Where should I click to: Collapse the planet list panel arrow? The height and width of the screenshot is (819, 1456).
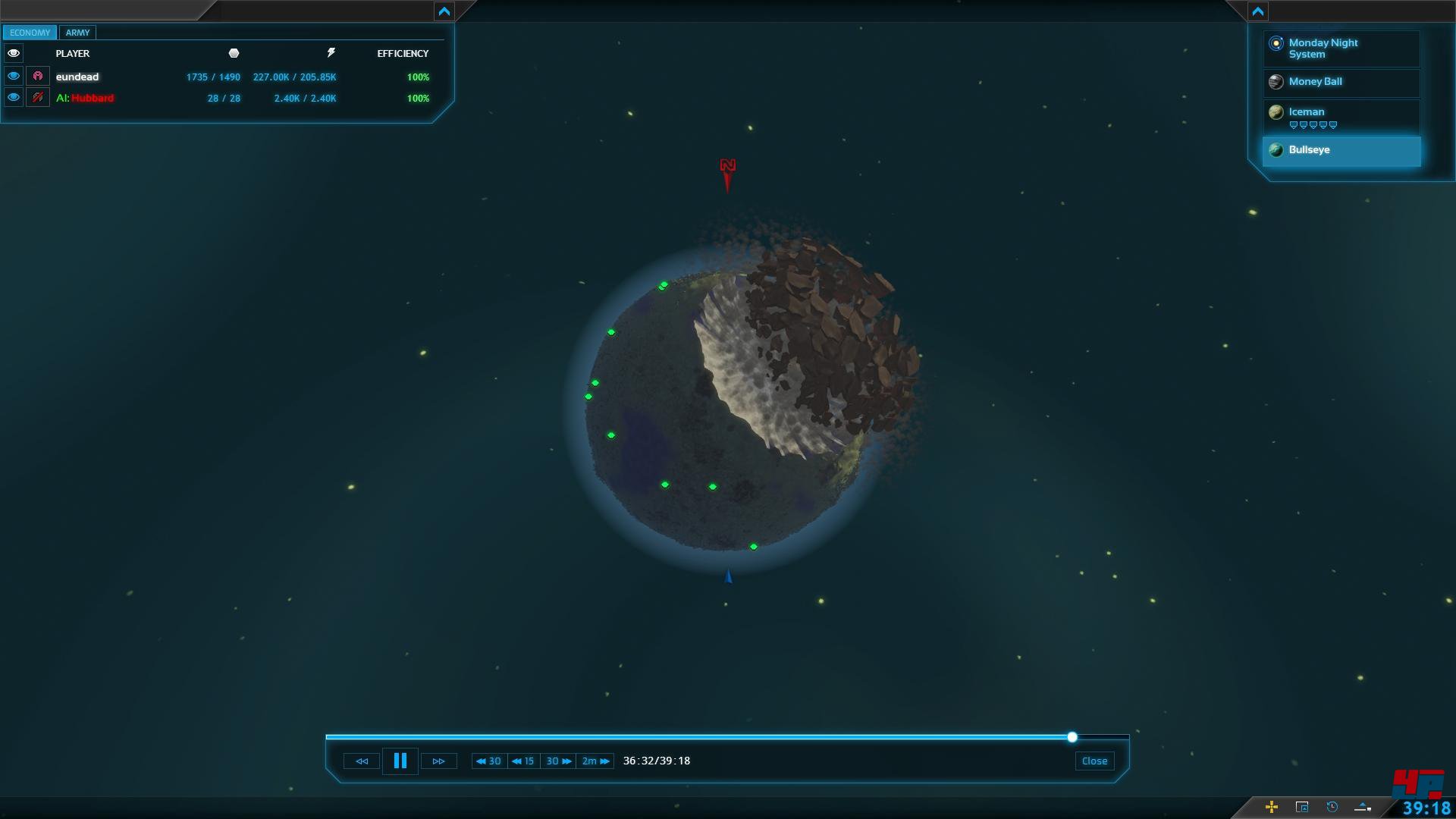[x=1258, y=11]
